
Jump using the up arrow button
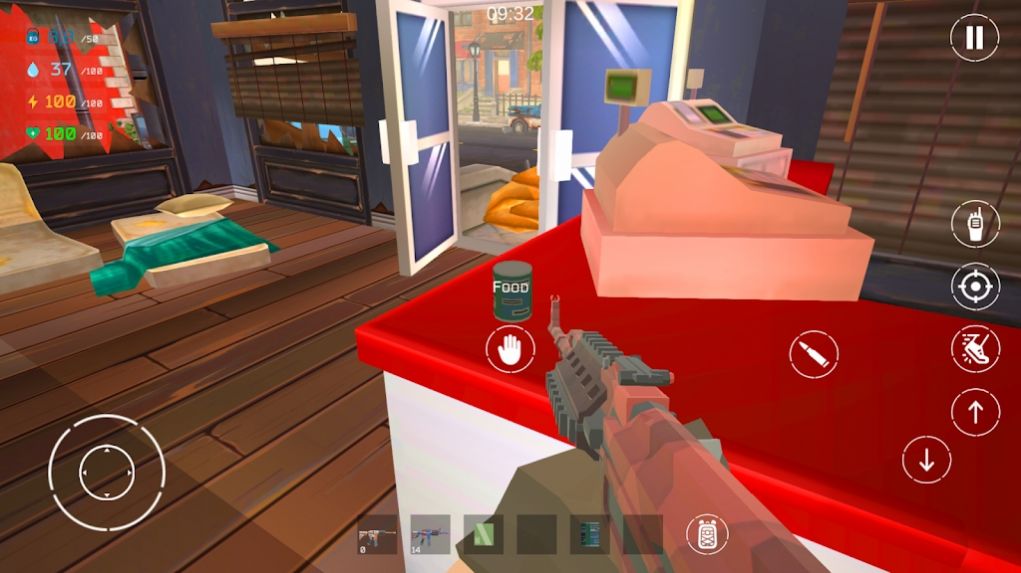point(974,412)
